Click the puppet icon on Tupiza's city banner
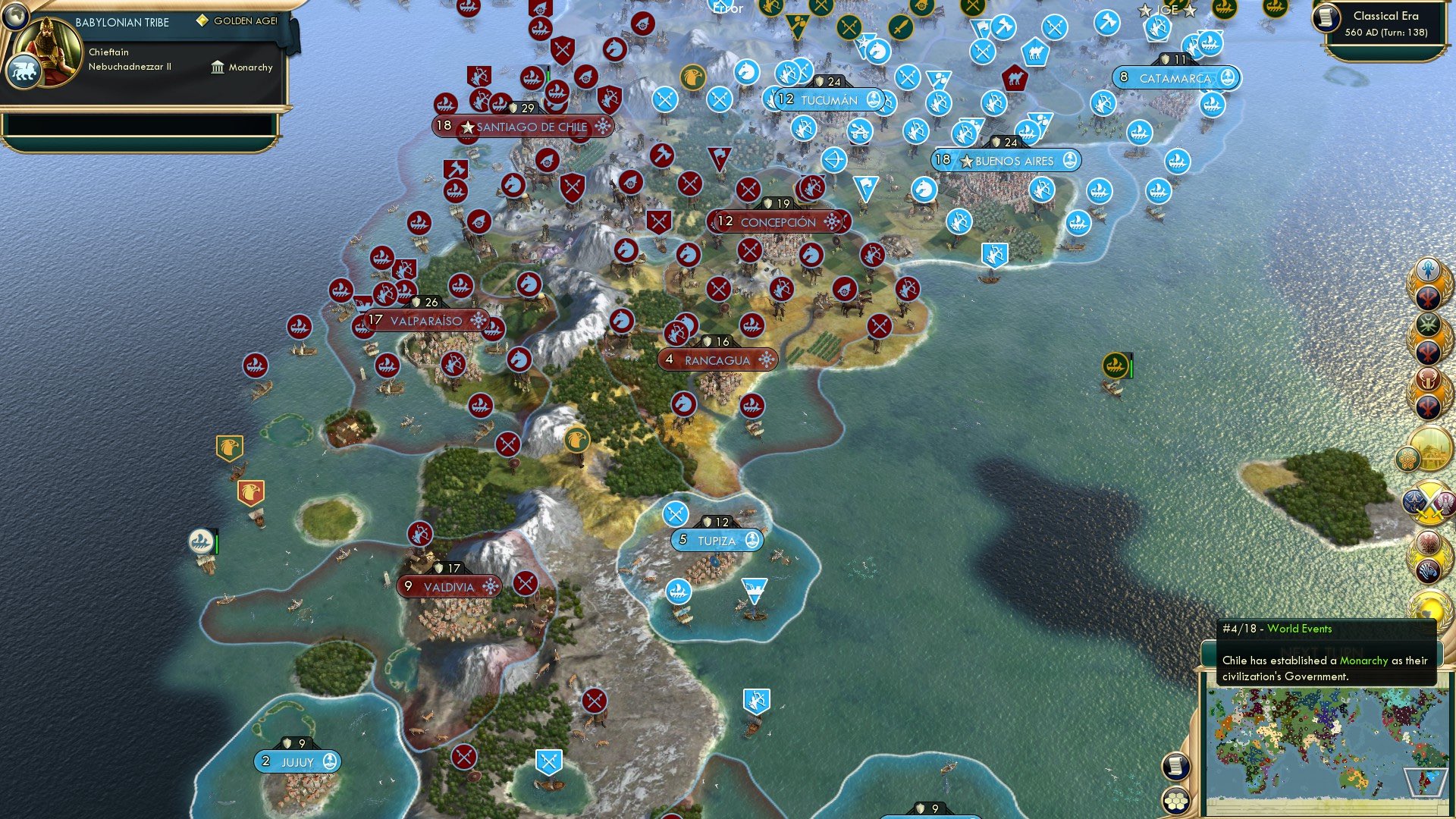1456x819 pixels. [x=751, y=541]
